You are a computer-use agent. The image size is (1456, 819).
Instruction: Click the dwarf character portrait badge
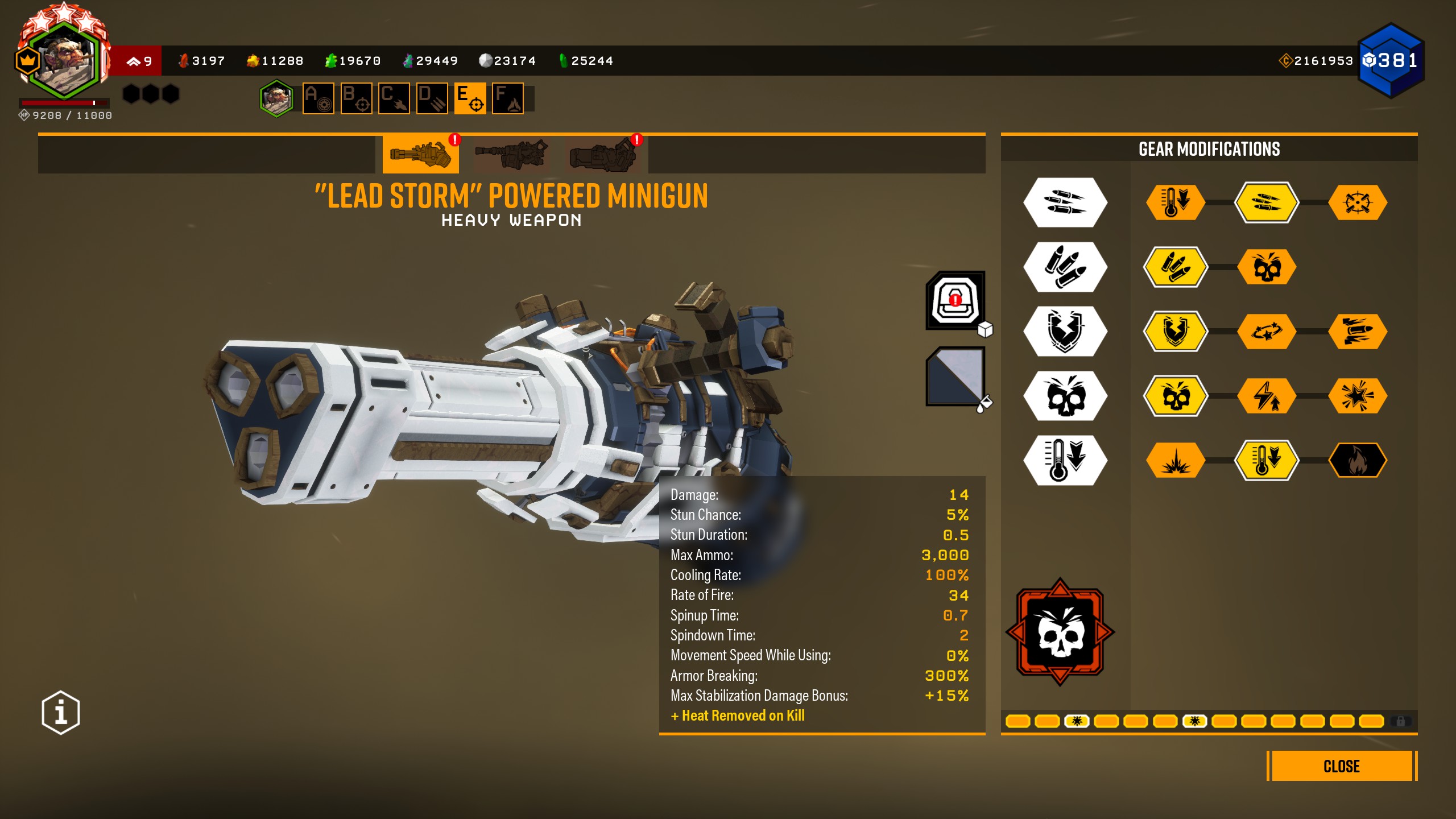tap(64, 59)
